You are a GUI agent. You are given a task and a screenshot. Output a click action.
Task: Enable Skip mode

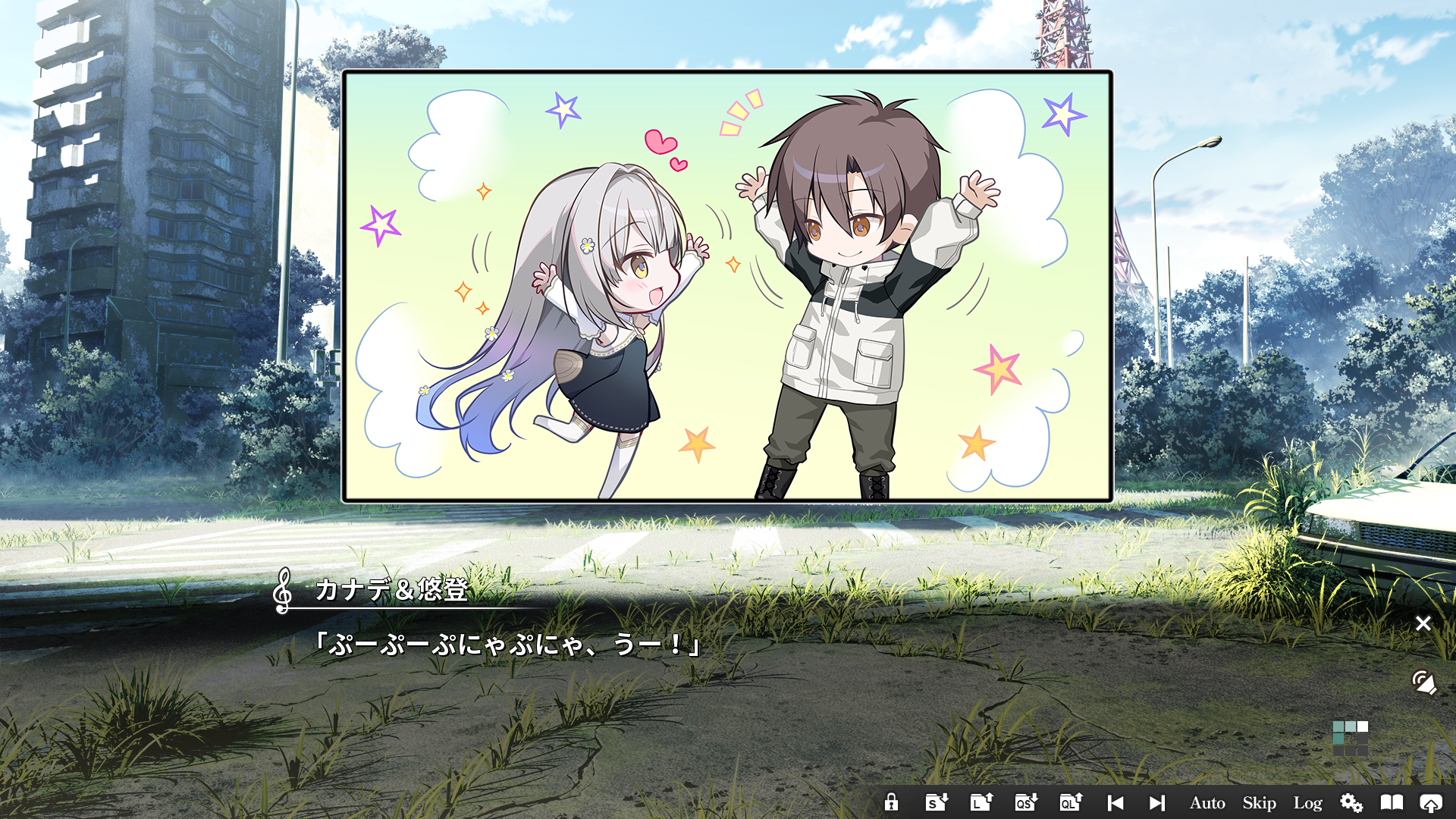[x=1259, y=802]
